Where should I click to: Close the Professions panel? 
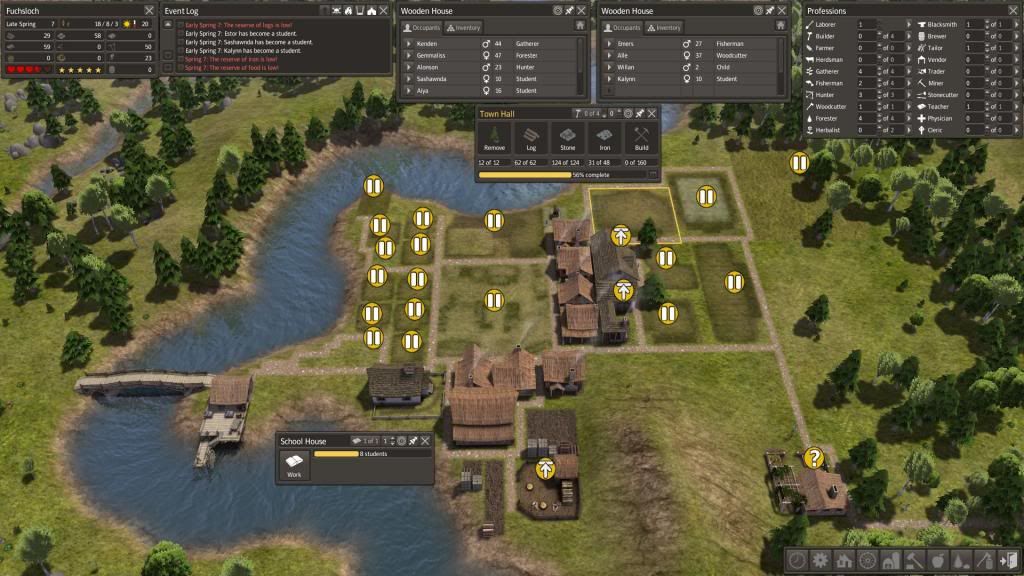coord(1011,10)
